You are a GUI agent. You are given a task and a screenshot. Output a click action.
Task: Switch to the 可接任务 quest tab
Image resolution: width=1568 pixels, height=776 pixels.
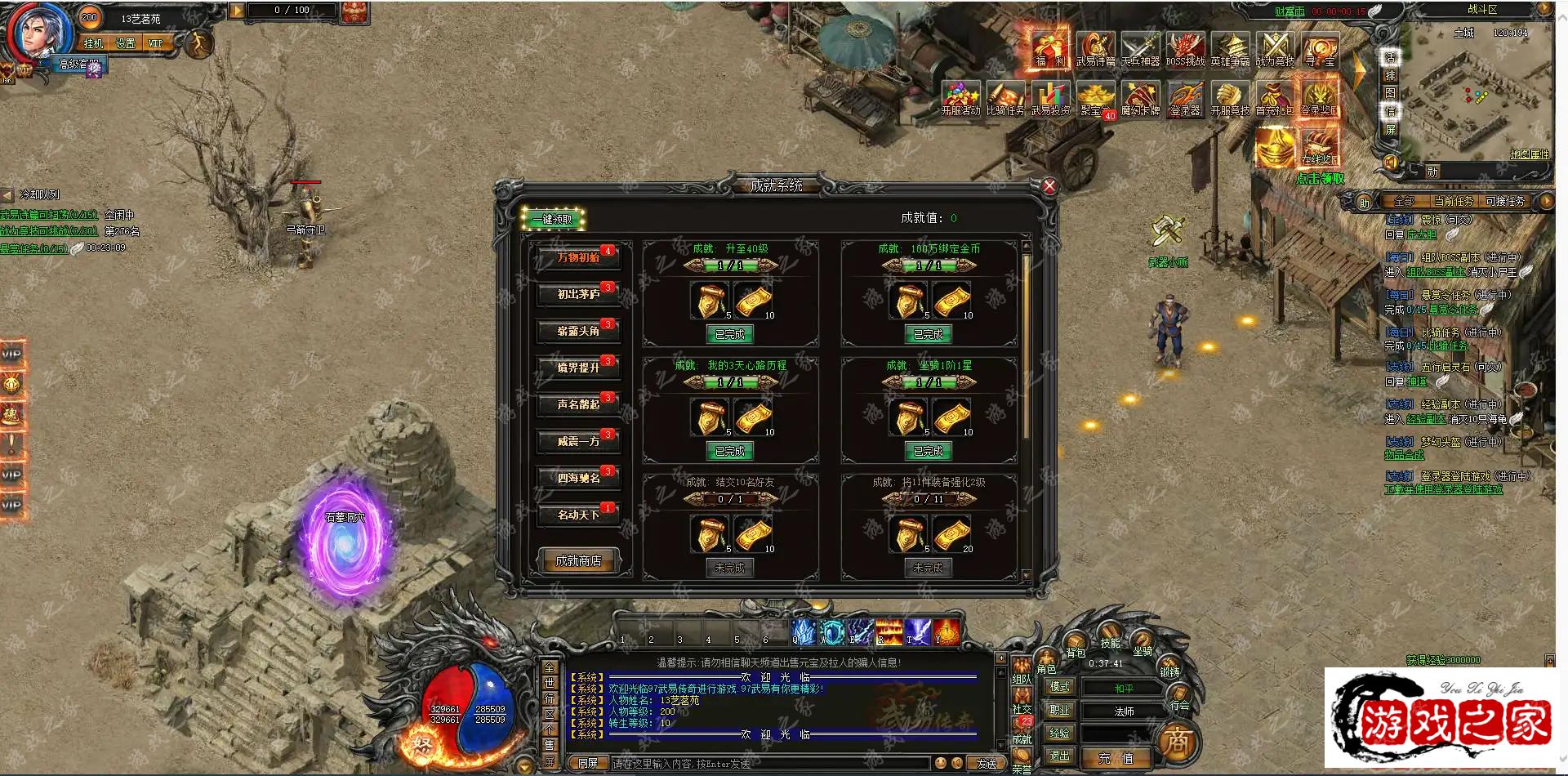pyautogui.click(x=1504, y=201)
